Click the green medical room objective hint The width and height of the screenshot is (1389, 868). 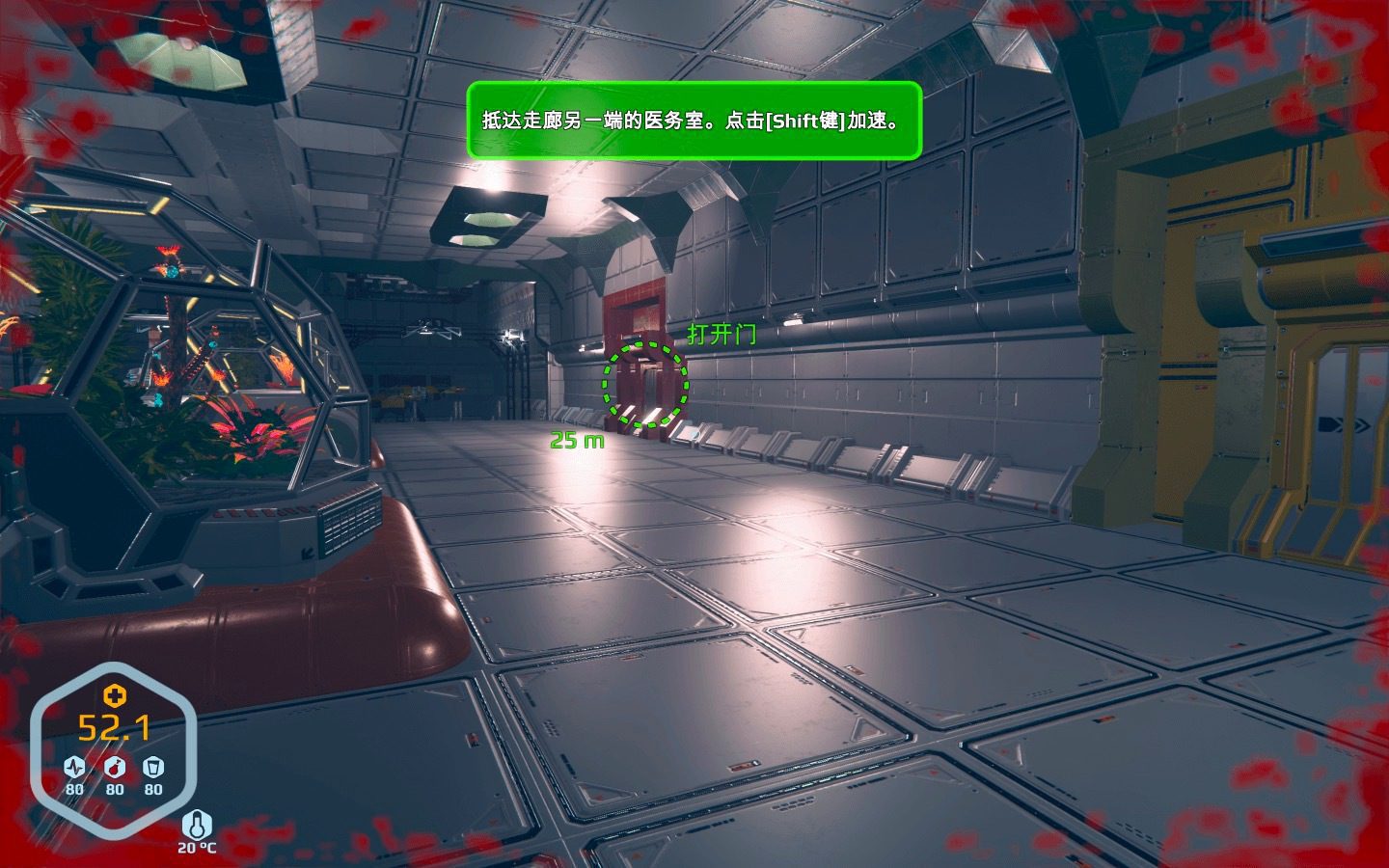click(694, 121)
